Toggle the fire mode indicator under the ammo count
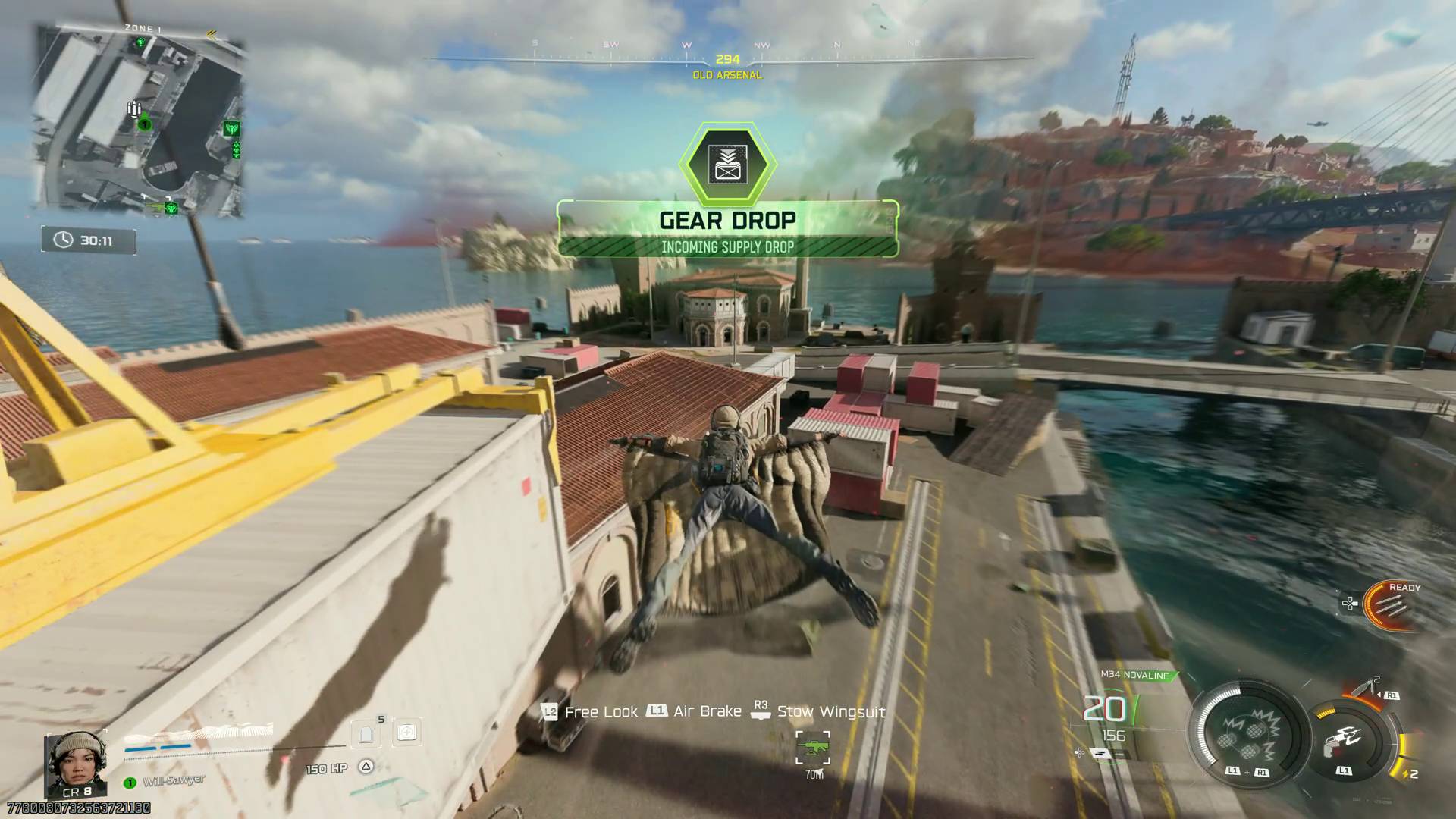Viewport: 1456px width, 819px height. (x=1101, y=754)
